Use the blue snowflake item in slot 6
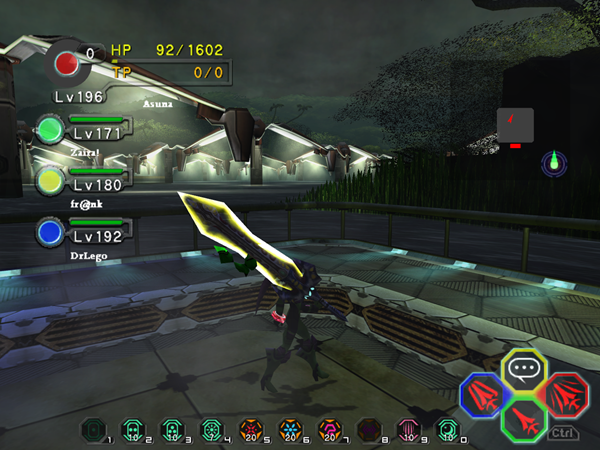This screenshot has height=450, width=600. click(289, 429)
